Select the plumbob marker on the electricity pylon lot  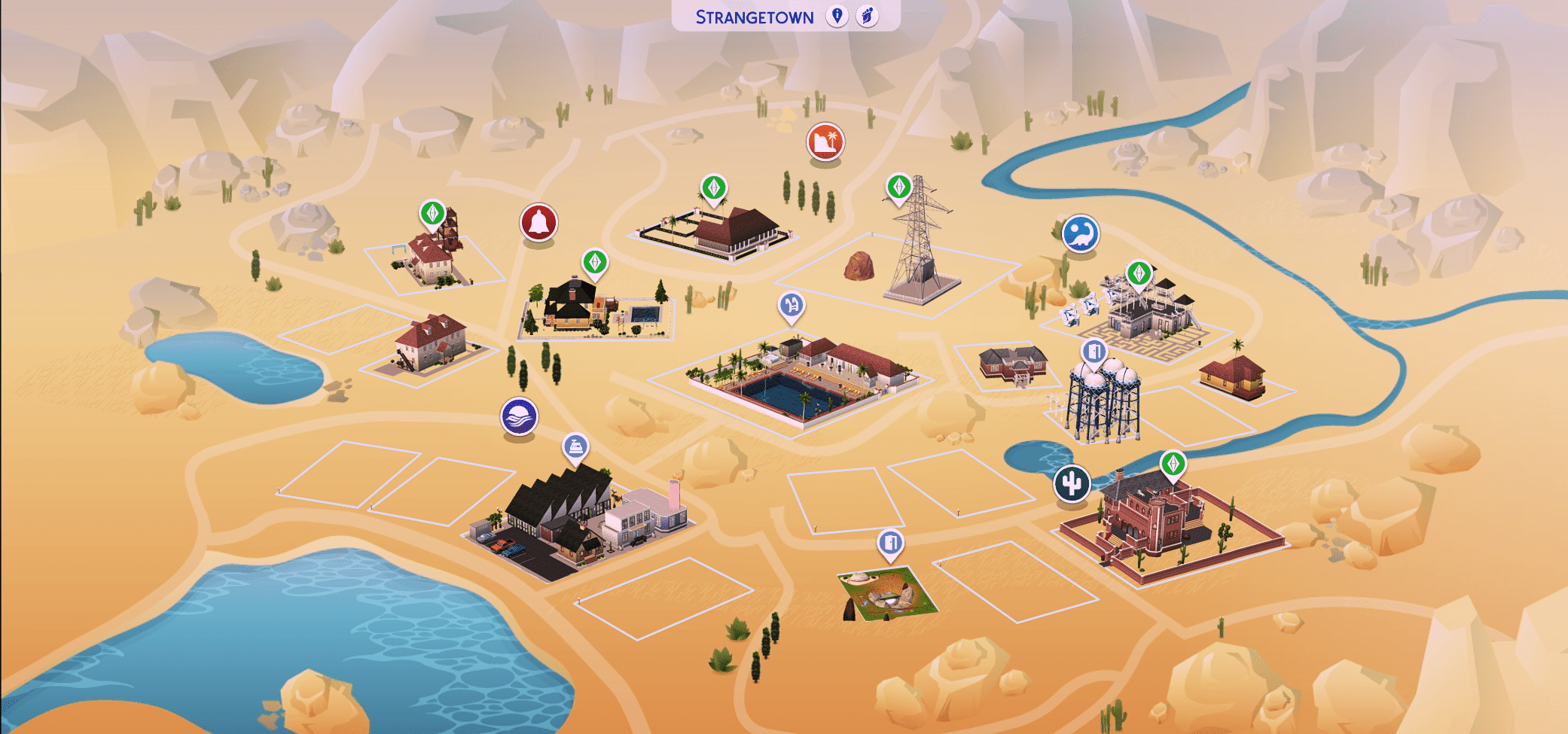898,186
